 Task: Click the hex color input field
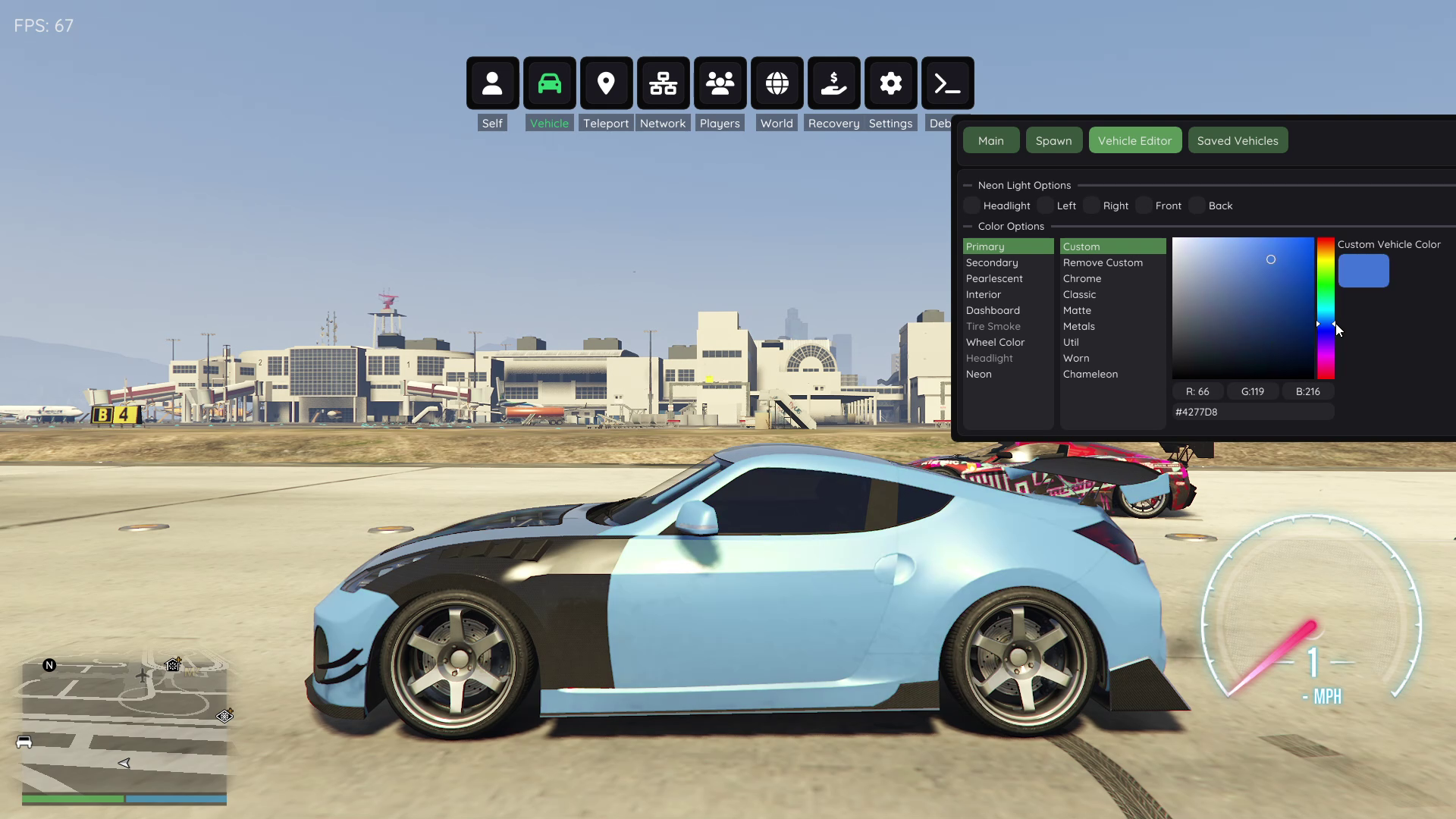tap(1253, 412)
